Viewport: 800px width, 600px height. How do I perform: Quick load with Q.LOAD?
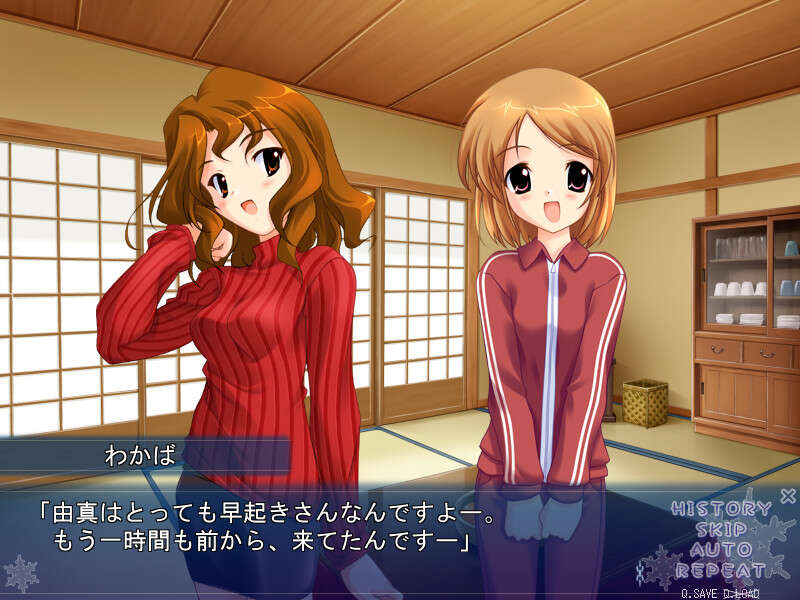[741, 593]
